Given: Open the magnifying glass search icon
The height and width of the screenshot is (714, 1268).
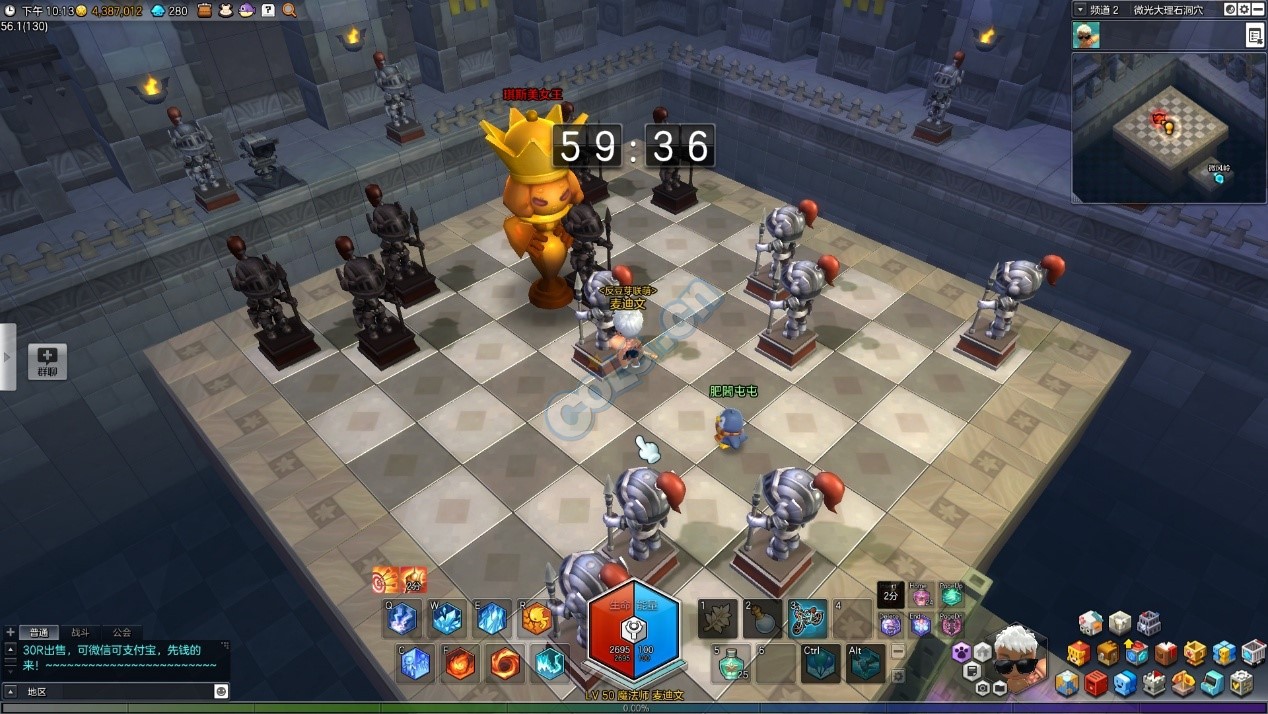Looking at the screenshot, I should [x=289, y=10].
